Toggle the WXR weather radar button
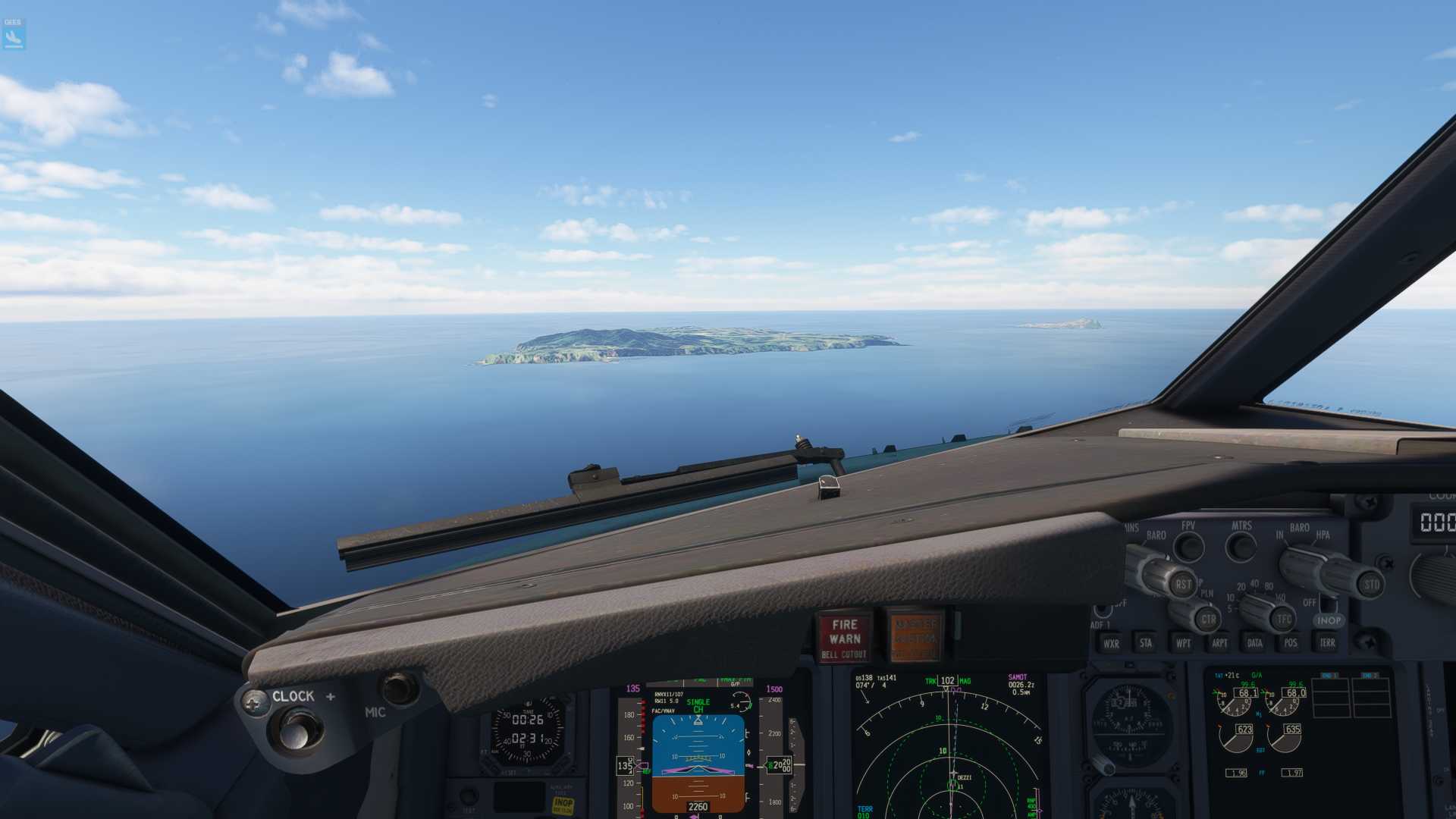The image size is (1456, 819). pyautogui.click(x=1111, y=644)
